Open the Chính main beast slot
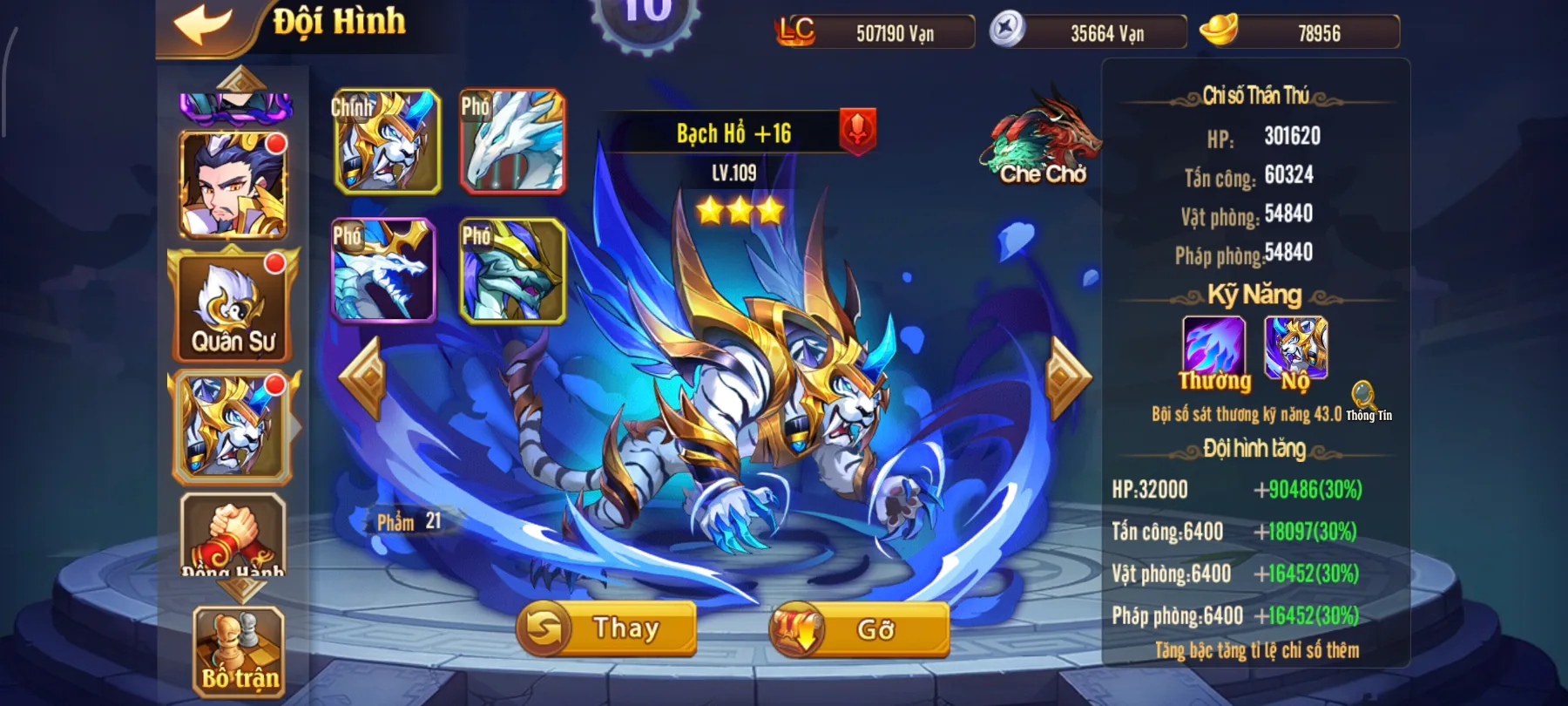1568x706 pixels. click(x=389, y=142)
